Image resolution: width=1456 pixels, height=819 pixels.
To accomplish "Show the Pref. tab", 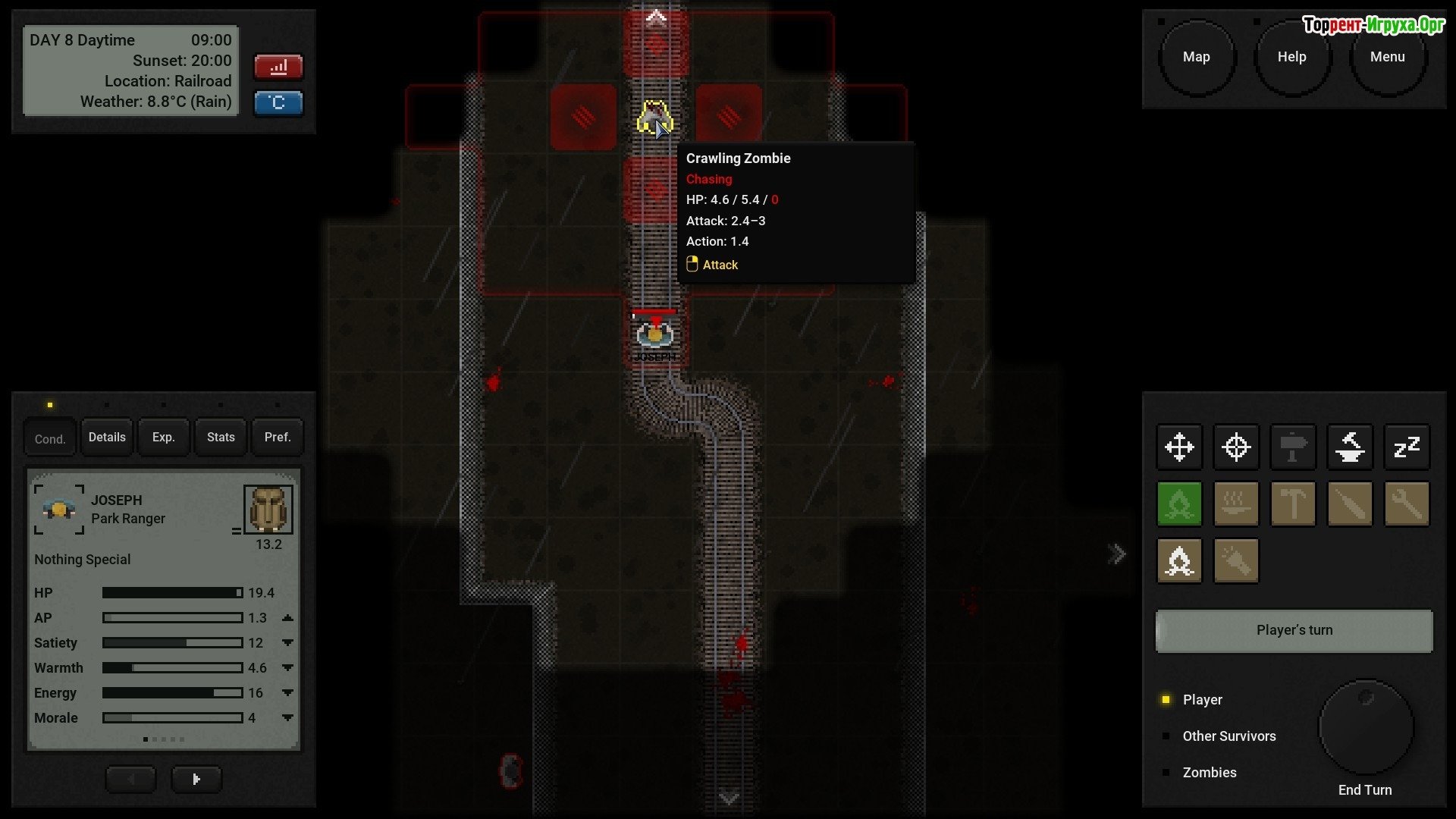I will coord(278,438).
